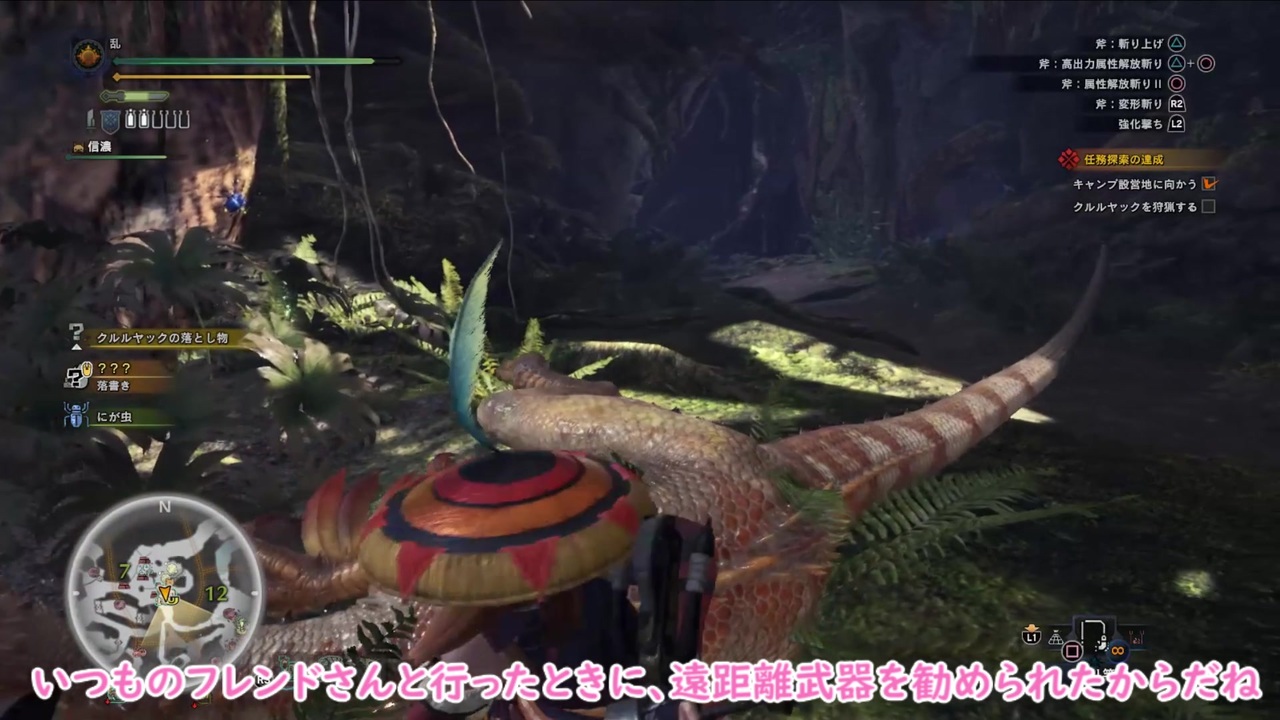1280x720 pixels.
Task: Toggle the red 任務探索の達成 quest marker
Action: 1067,159
